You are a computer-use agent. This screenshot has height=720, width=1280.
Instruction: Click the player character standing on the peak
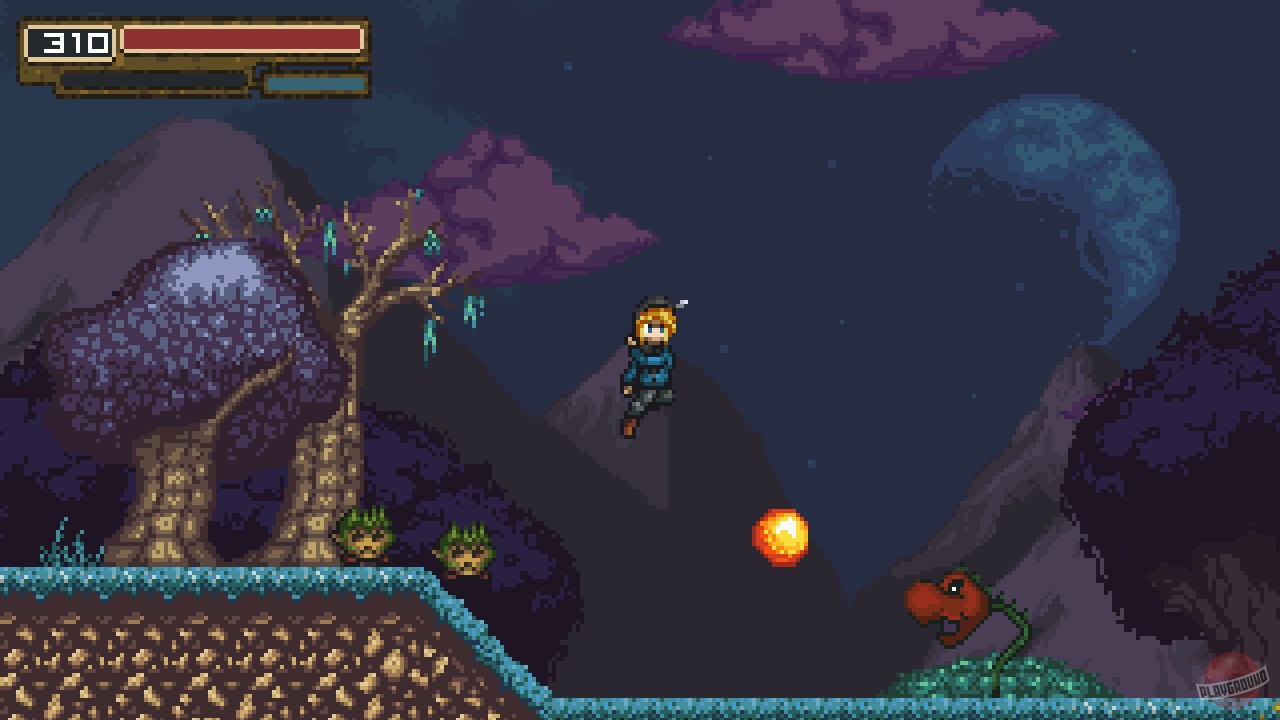650,370
